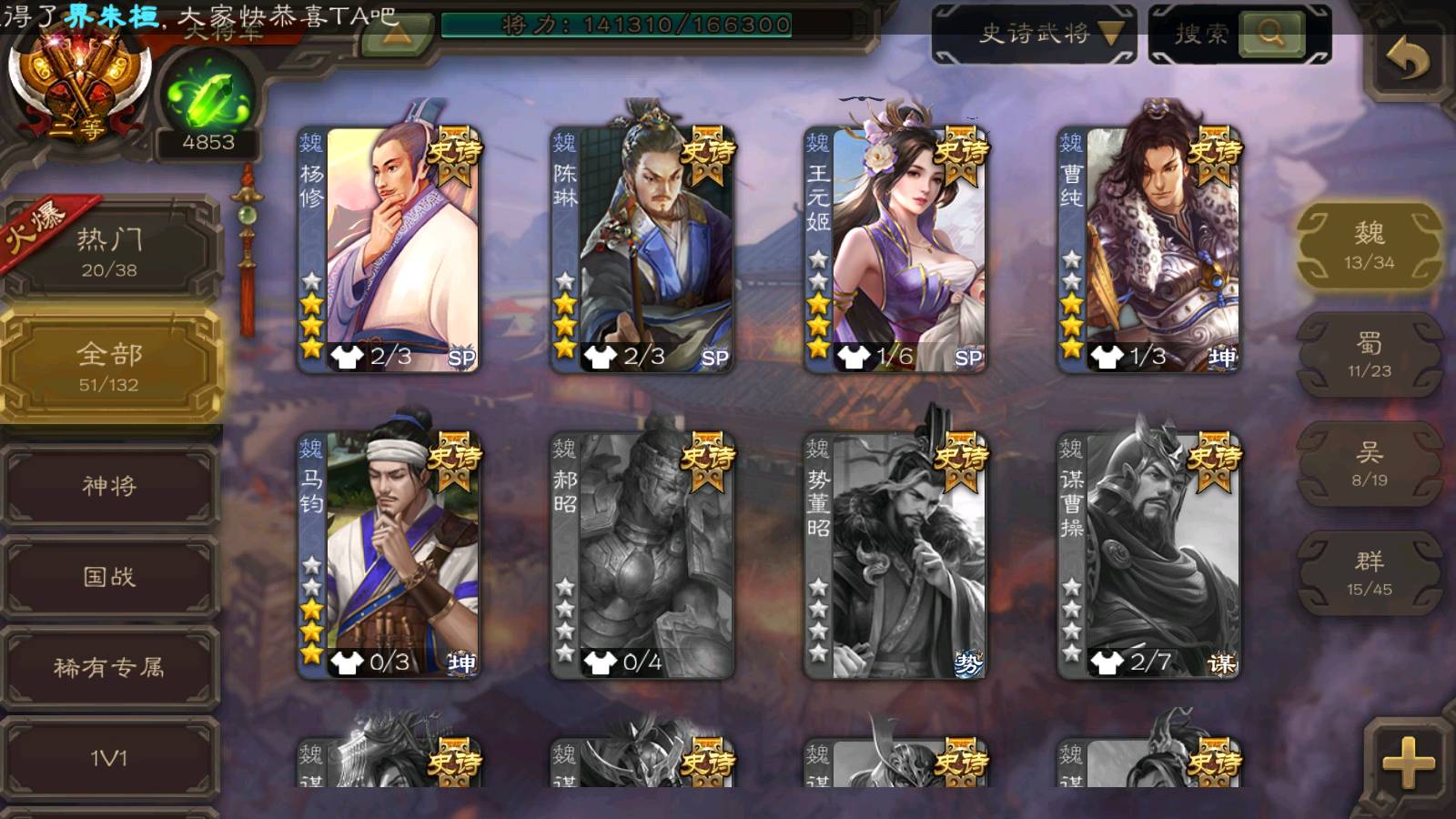The width and height of the screenshot is (1456, 819).
Task: View the 马钧 hero card
Action: [389, 555]
